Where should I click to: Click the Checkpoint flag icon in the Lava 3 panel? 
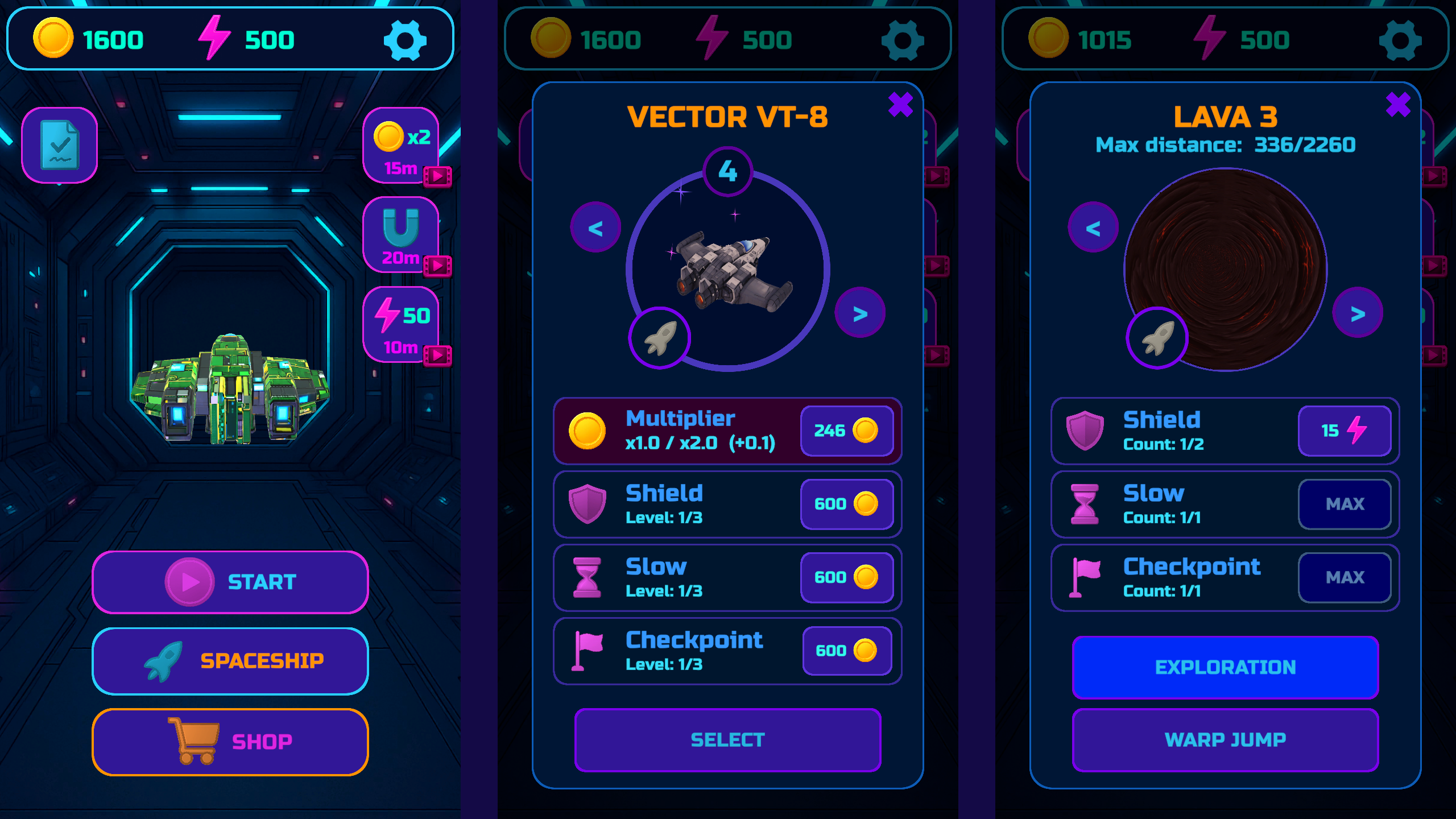pos(1085,577)
